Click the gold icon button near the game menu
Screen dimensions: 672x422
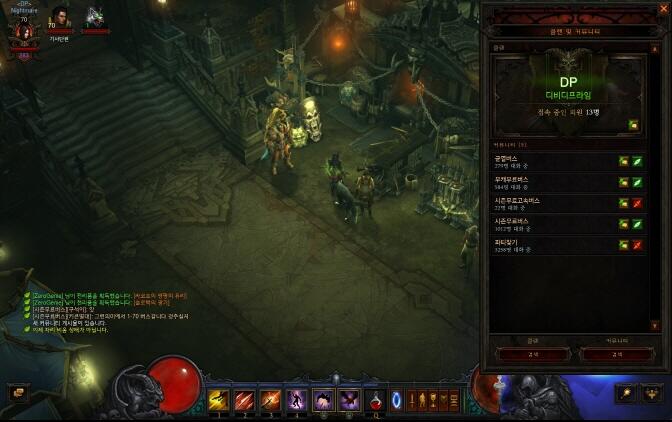click(626, 393)
